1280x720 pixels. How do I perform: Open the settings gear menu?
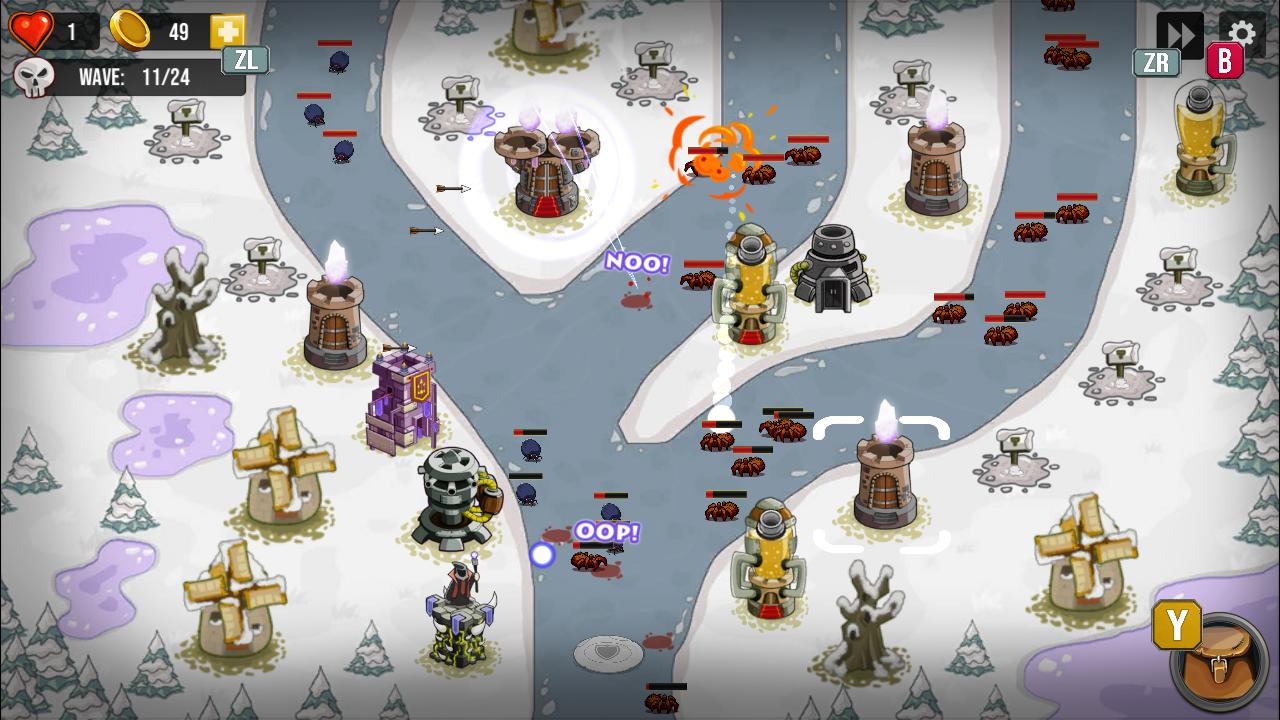point(1241,32)
